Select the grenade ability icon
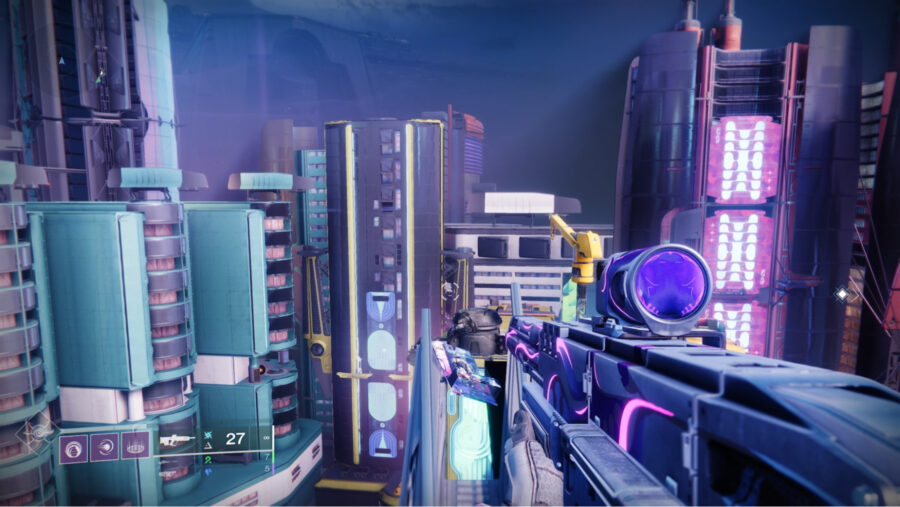 click(72, 446)
